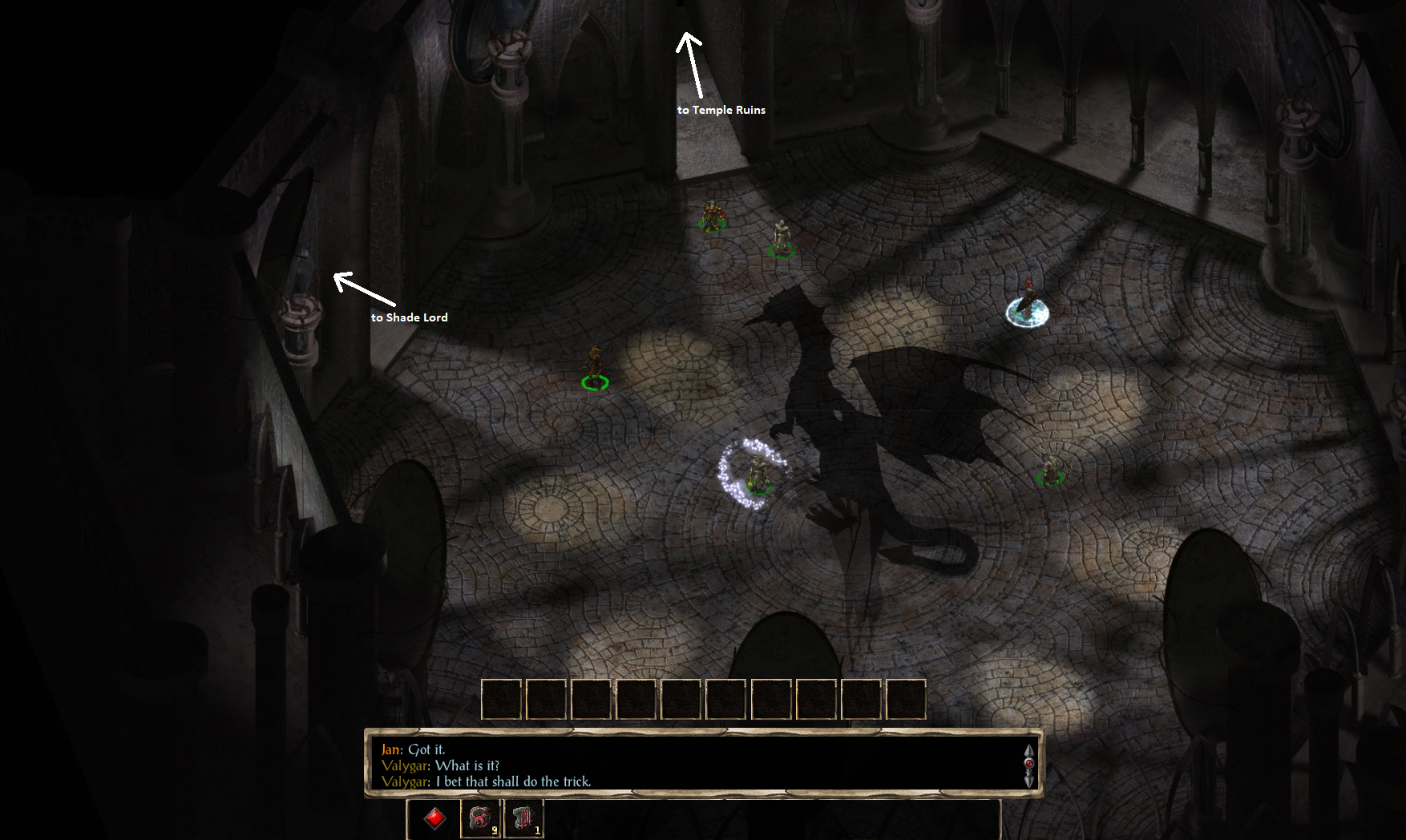Click the message log's up arrow
The width and height of the screenshot is (1406, 840).
1028,751
